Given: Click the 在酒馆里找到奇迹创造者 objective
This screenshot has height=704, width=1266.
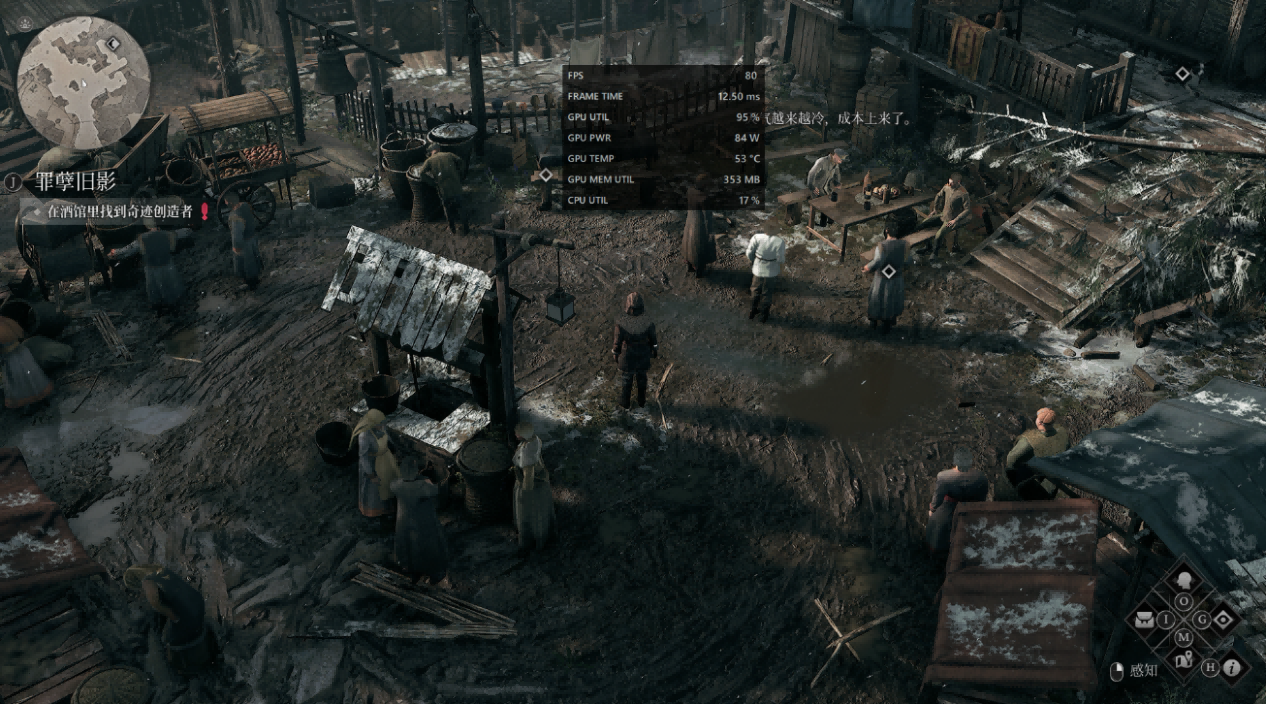Looking at the screenshot, I should click(x=119, y=211).
